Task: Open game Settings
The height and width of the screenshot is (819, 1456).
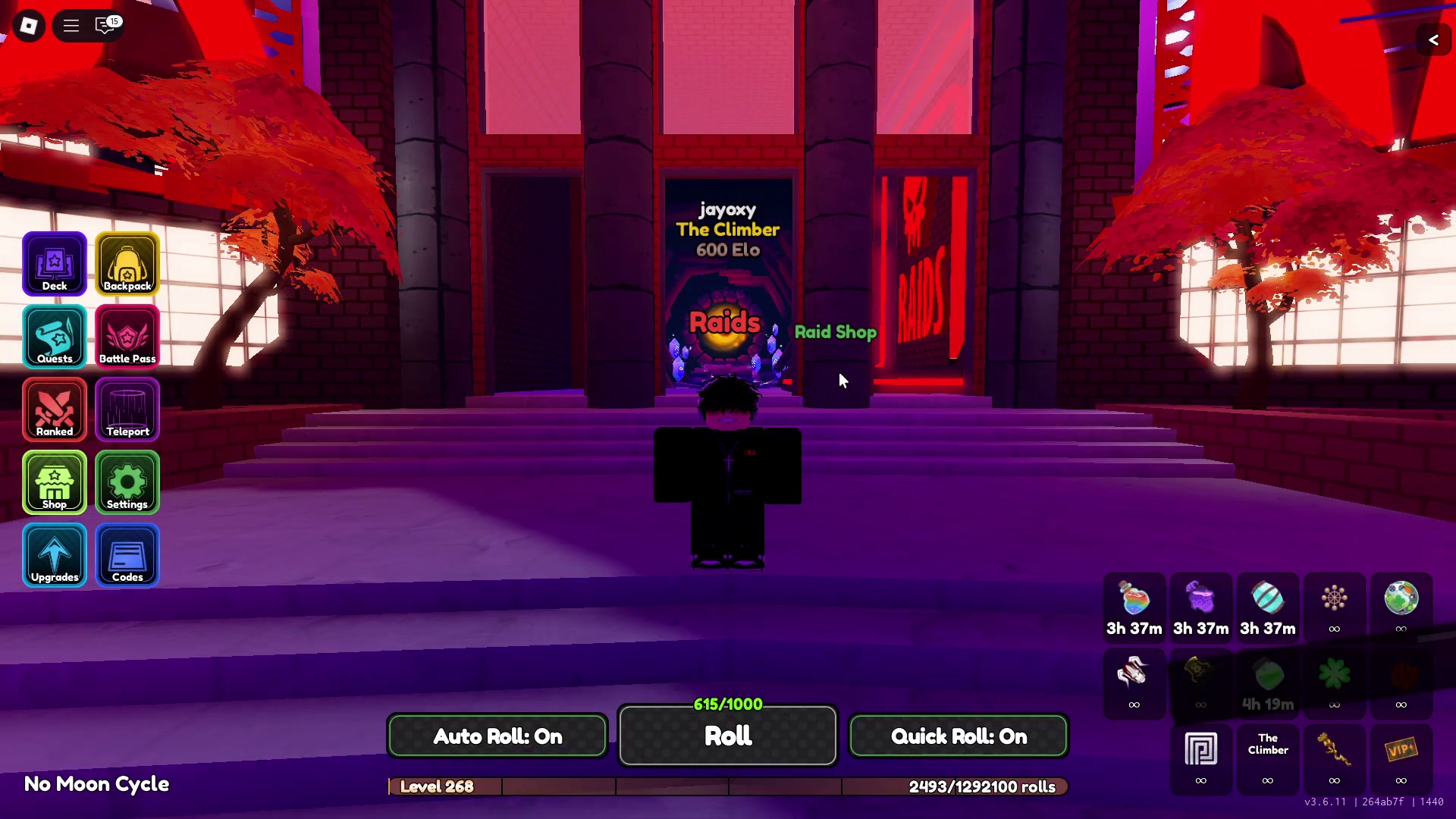Action: [127, 482]
